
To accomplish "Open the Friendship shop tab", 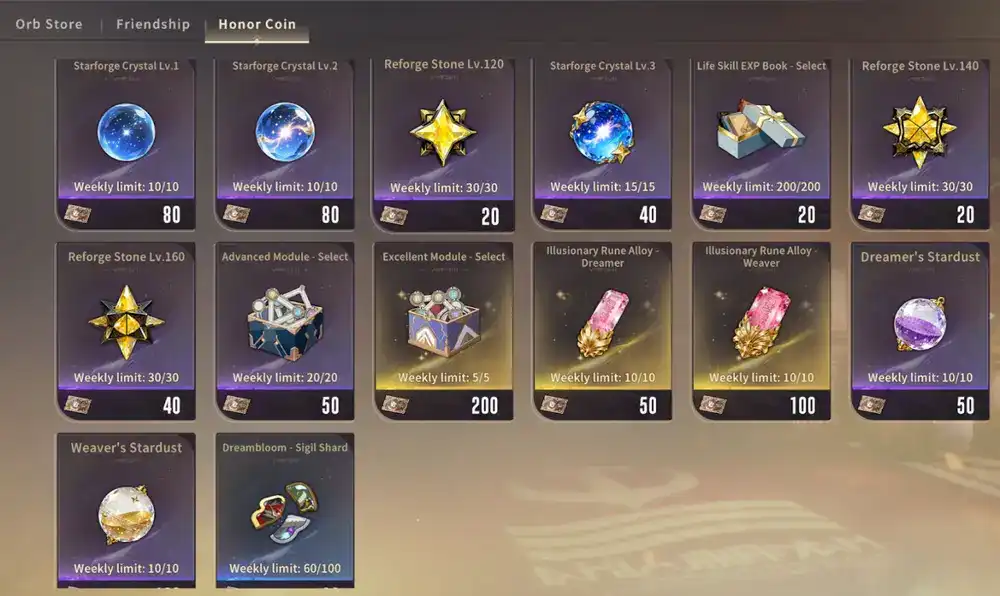I will click(153, 24).
